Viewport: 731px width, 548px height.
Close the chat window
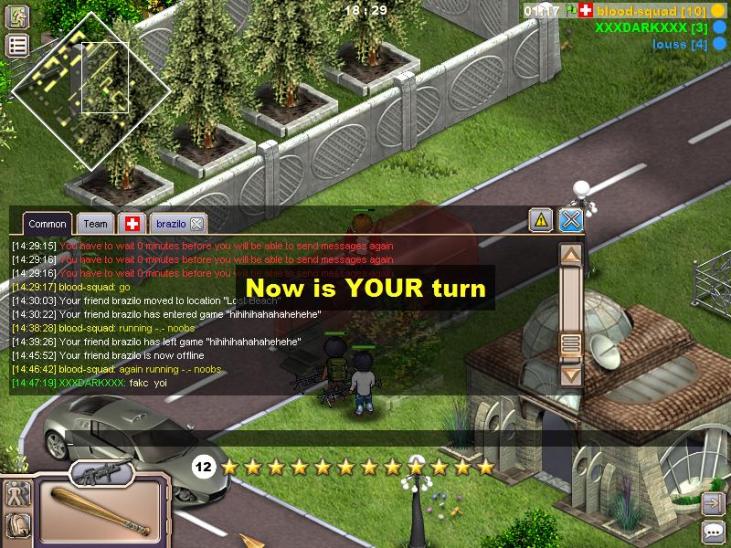point(570,221)
